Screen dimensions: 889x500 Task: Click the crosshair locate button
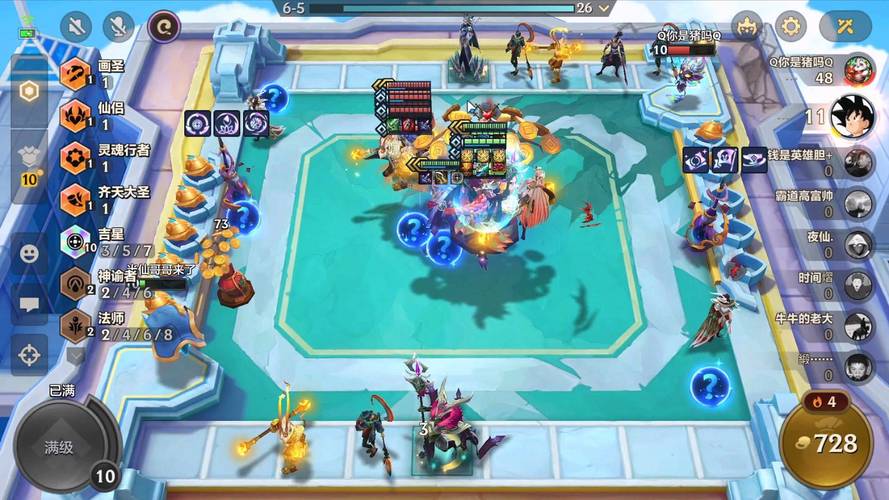(x=29, y=353)
